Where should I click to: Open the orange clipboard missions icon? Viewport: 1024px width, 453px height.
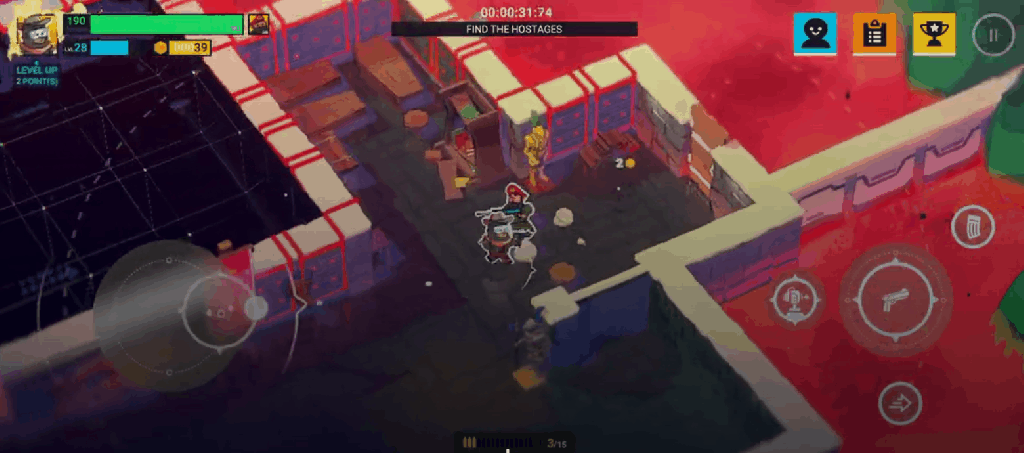(x=874, y=34)
